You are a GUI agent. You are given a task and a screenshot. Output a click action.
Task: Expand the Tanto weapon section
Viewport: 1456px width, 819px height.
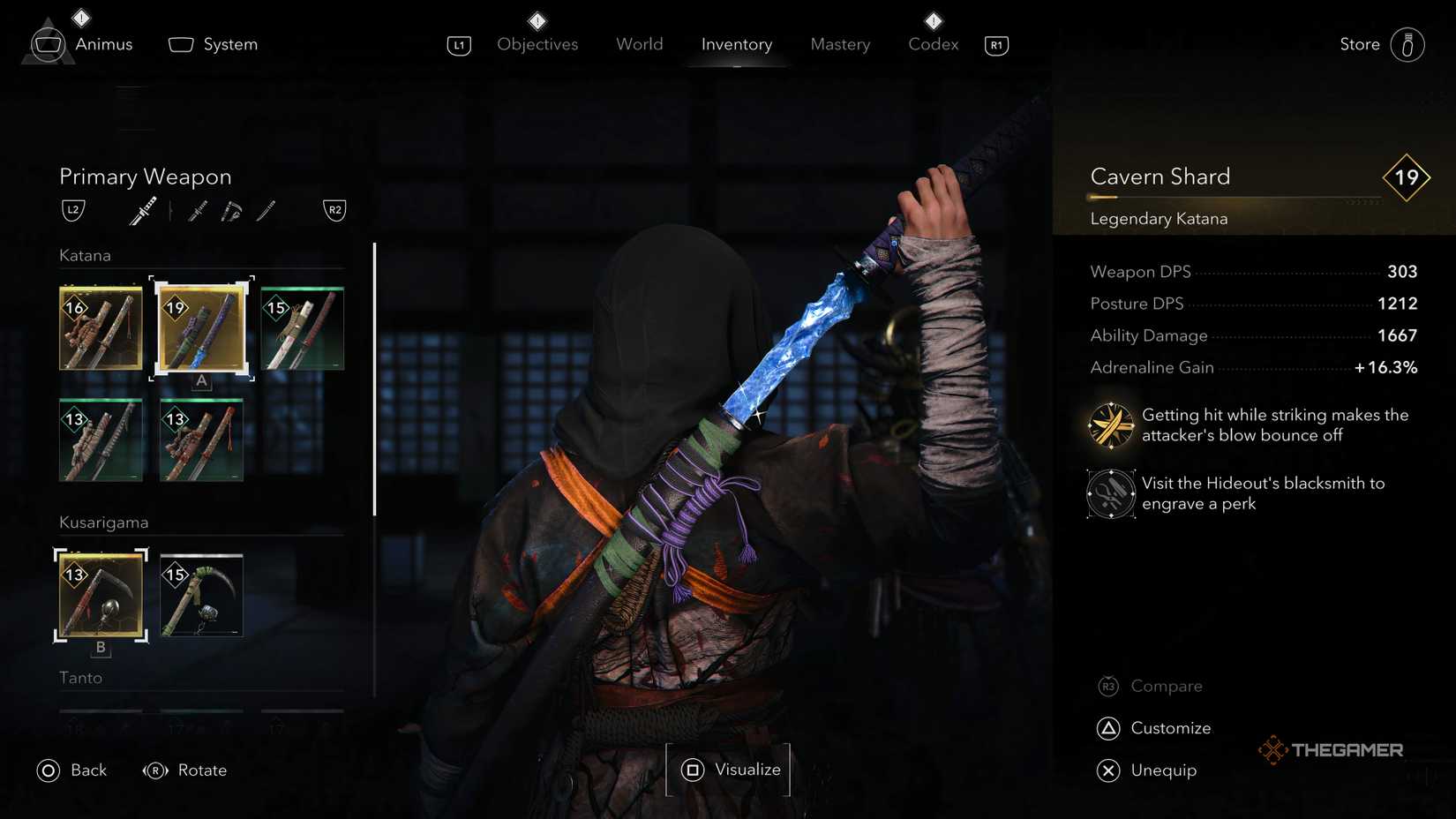point(81,678)
